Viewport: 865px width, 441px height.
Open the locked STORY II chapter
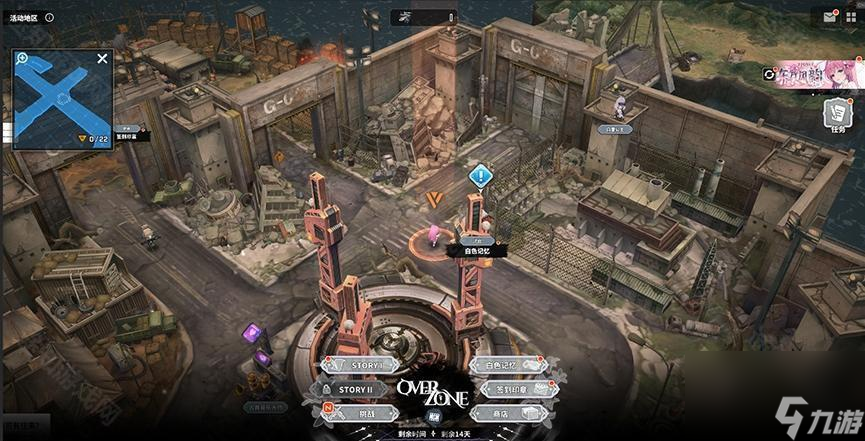(x=357, y=389)
